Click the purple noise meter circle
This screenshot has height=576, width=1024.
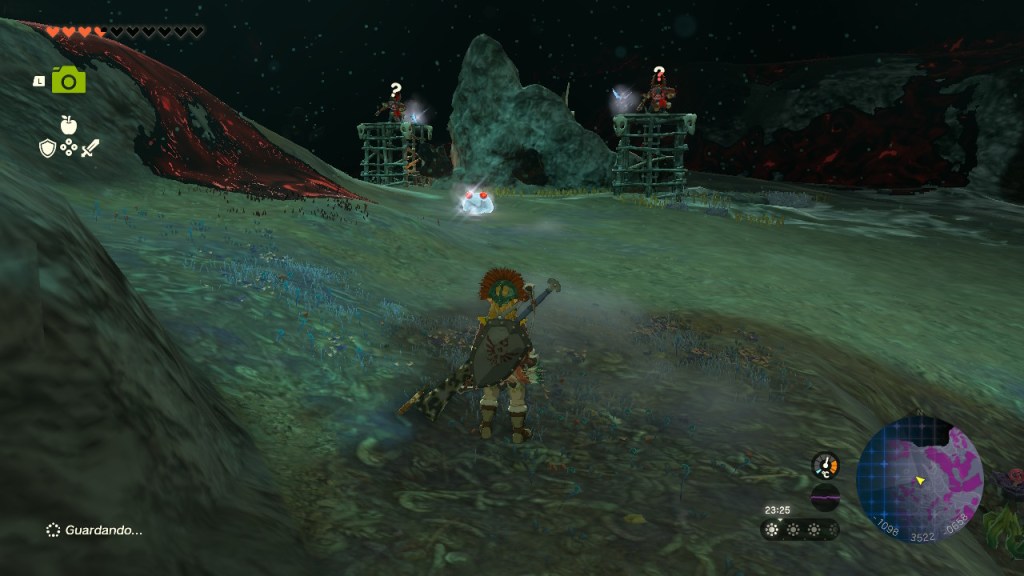(825, 497)
